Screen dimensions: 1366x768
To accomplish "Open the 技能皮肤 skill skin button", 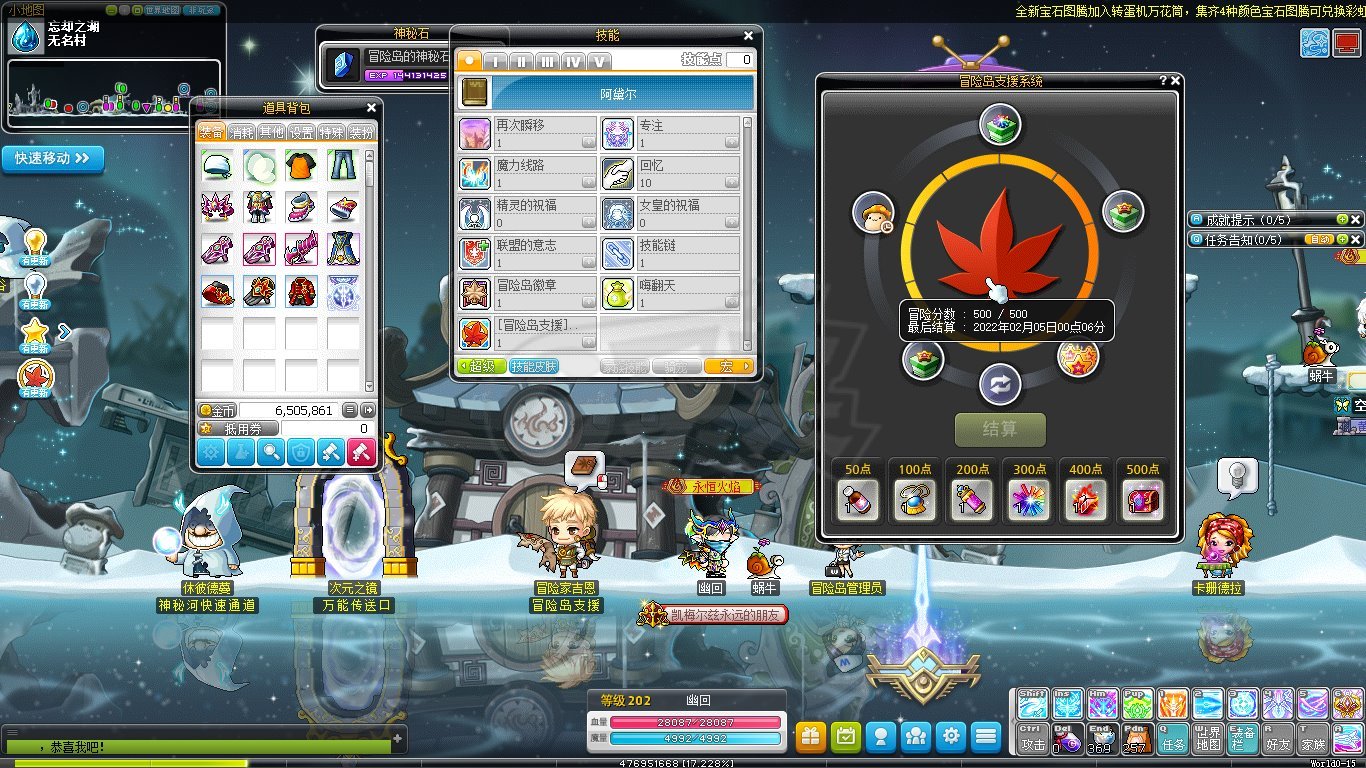I will point(535,366).
